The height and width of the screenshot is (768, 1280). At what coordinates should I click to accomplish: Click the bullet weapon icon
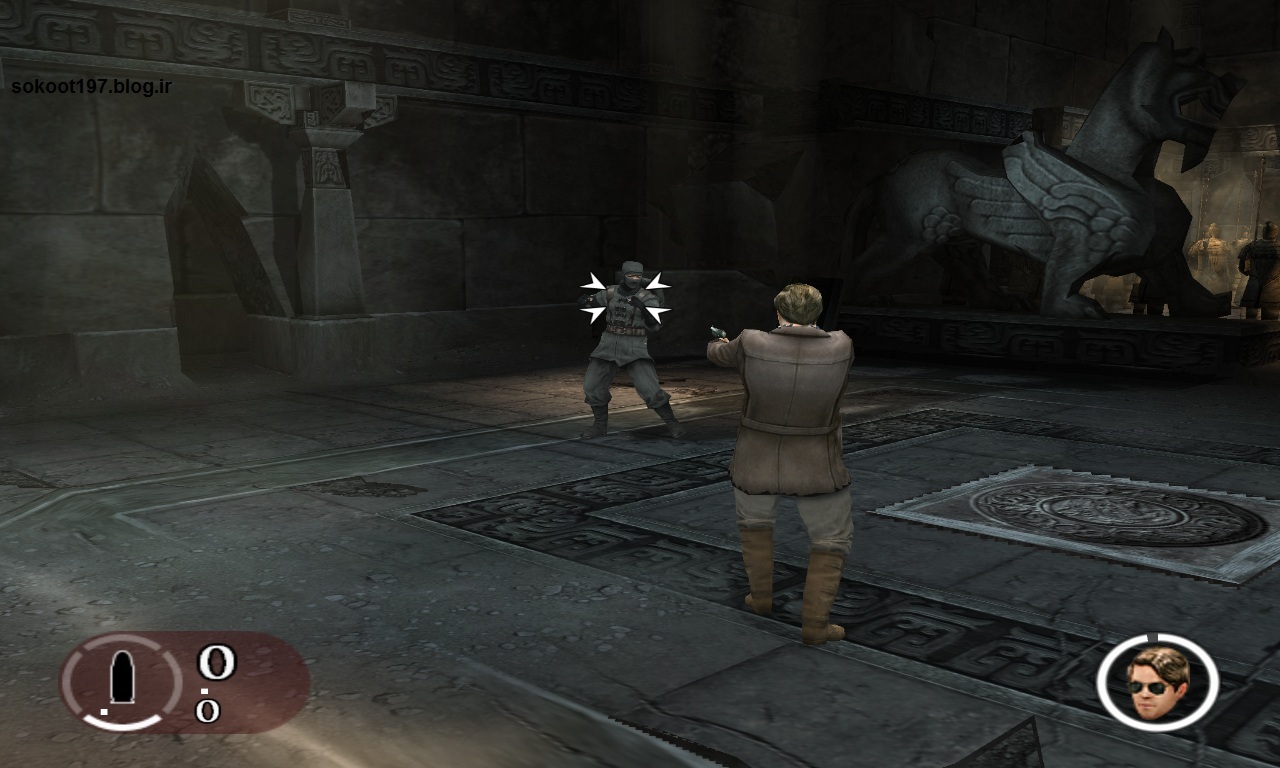[122, 680]
